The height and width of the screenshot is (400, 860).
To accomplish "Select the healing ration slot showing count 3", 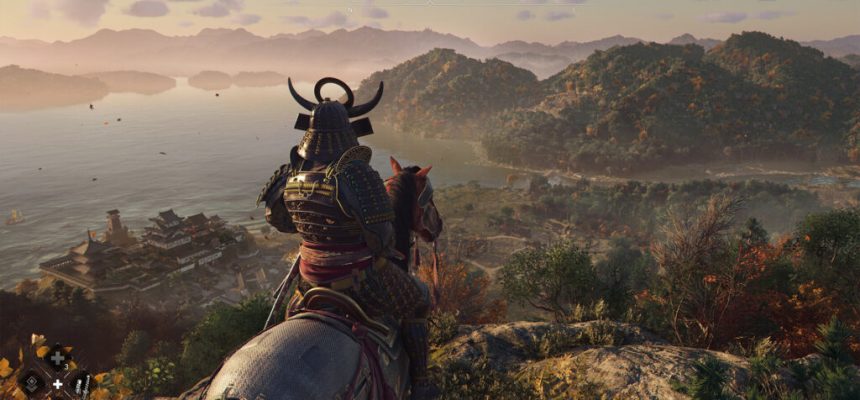I will coord(57,358).
